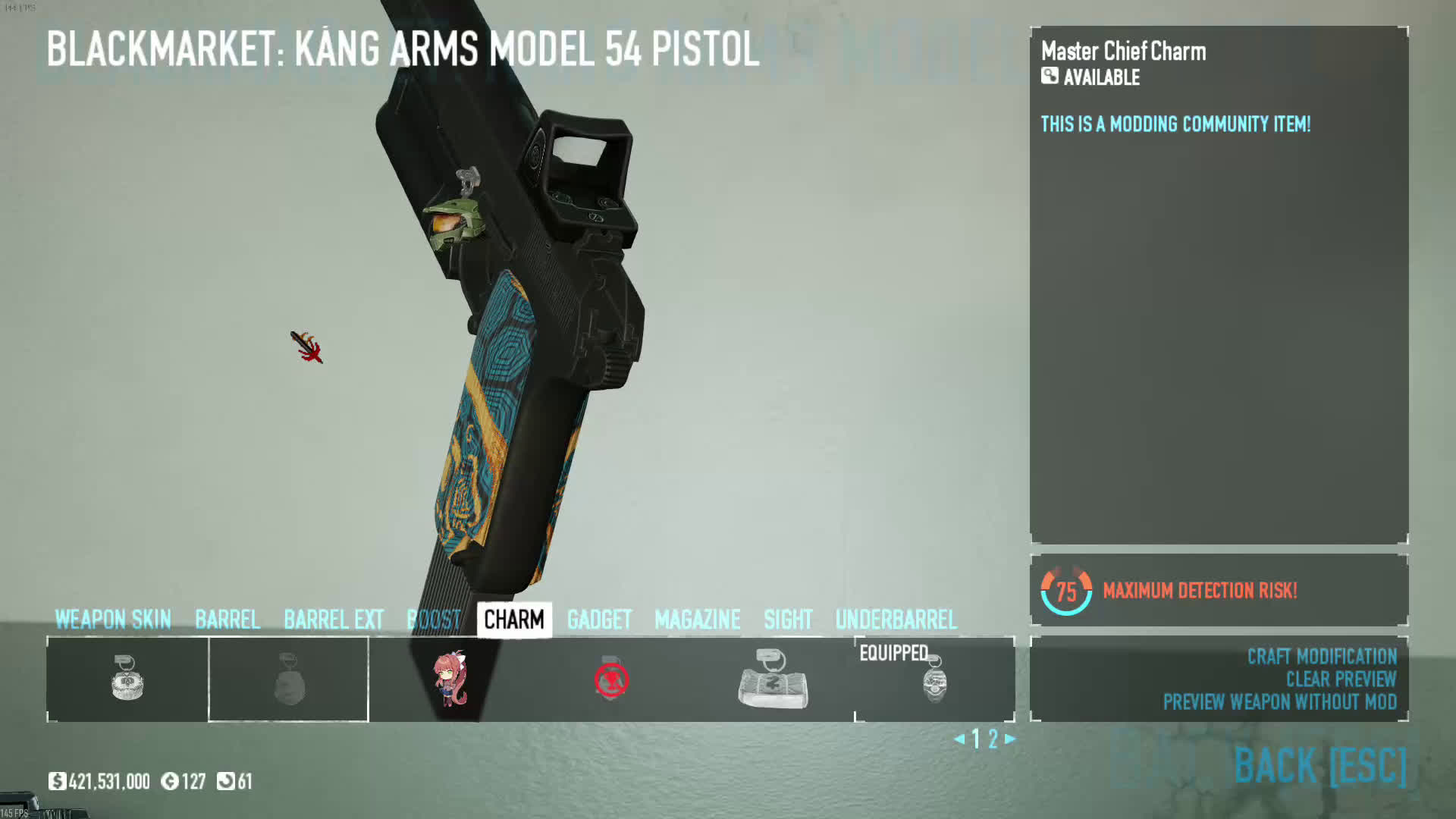The image size is (1456, 819).
Task: Switch to the Boost tab
Action: click(x=434, y=620)
